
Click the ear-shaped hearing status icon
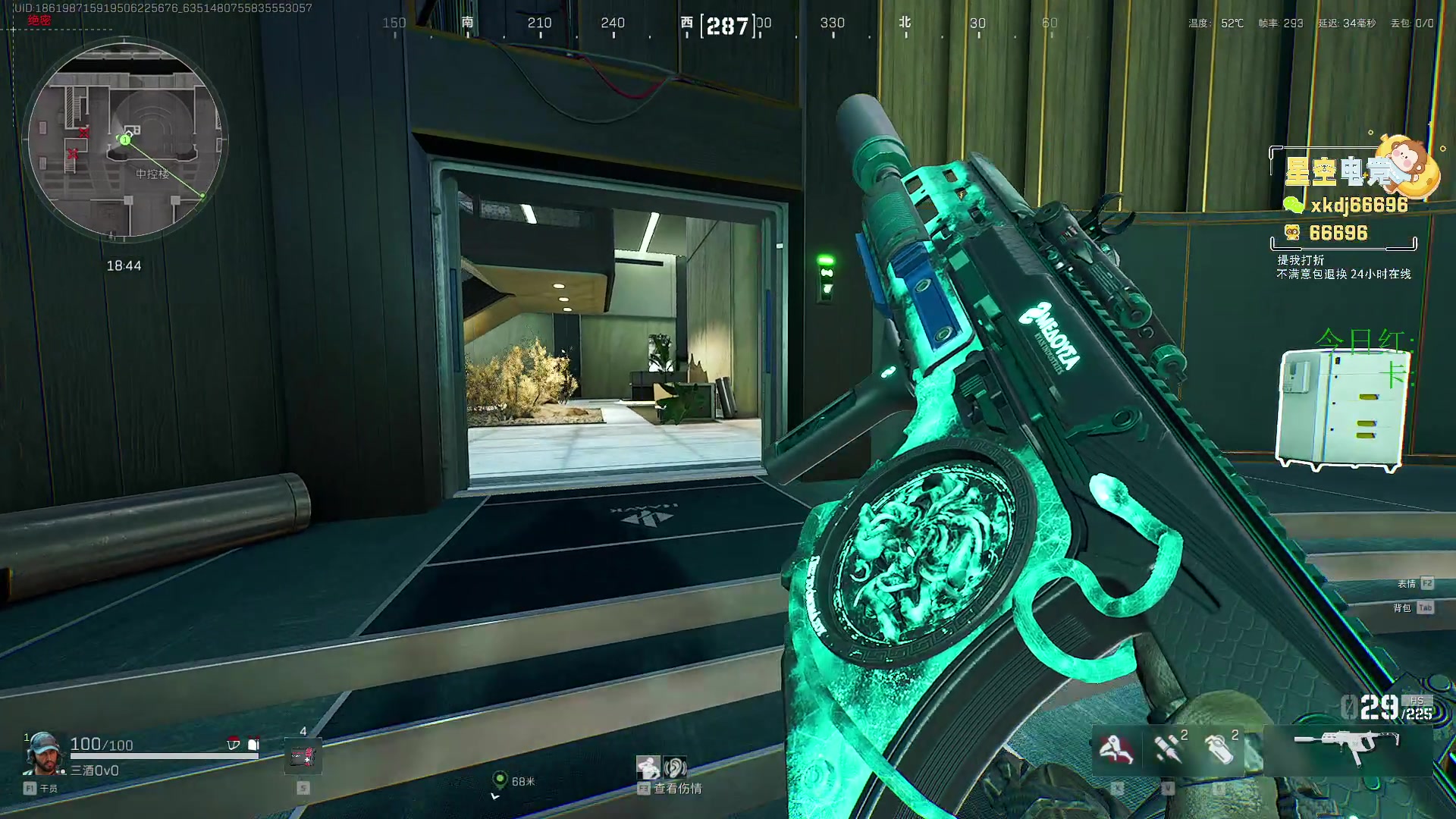[x=675, y=767]
